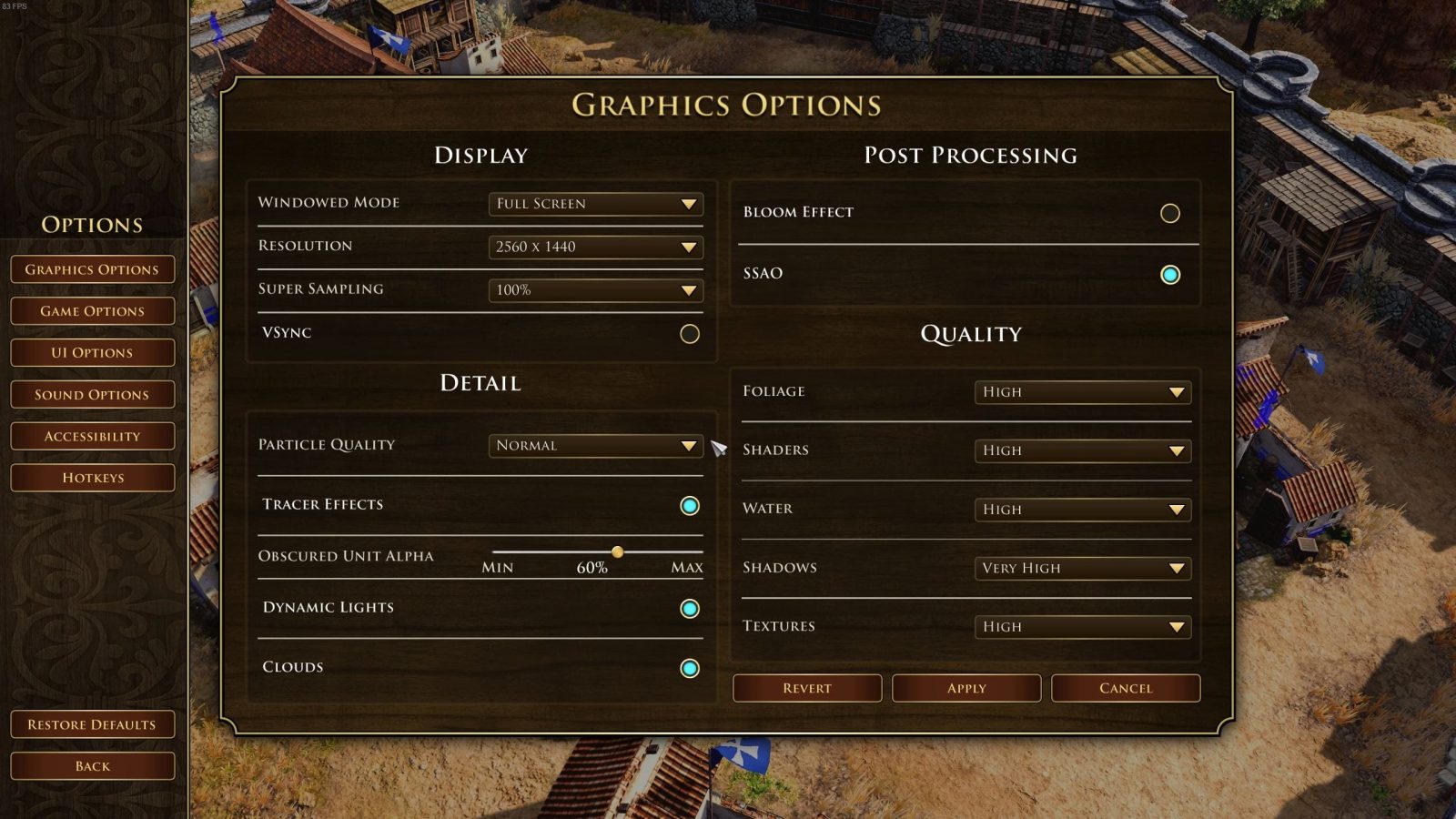Revert the graphics settings

point(807,688)
